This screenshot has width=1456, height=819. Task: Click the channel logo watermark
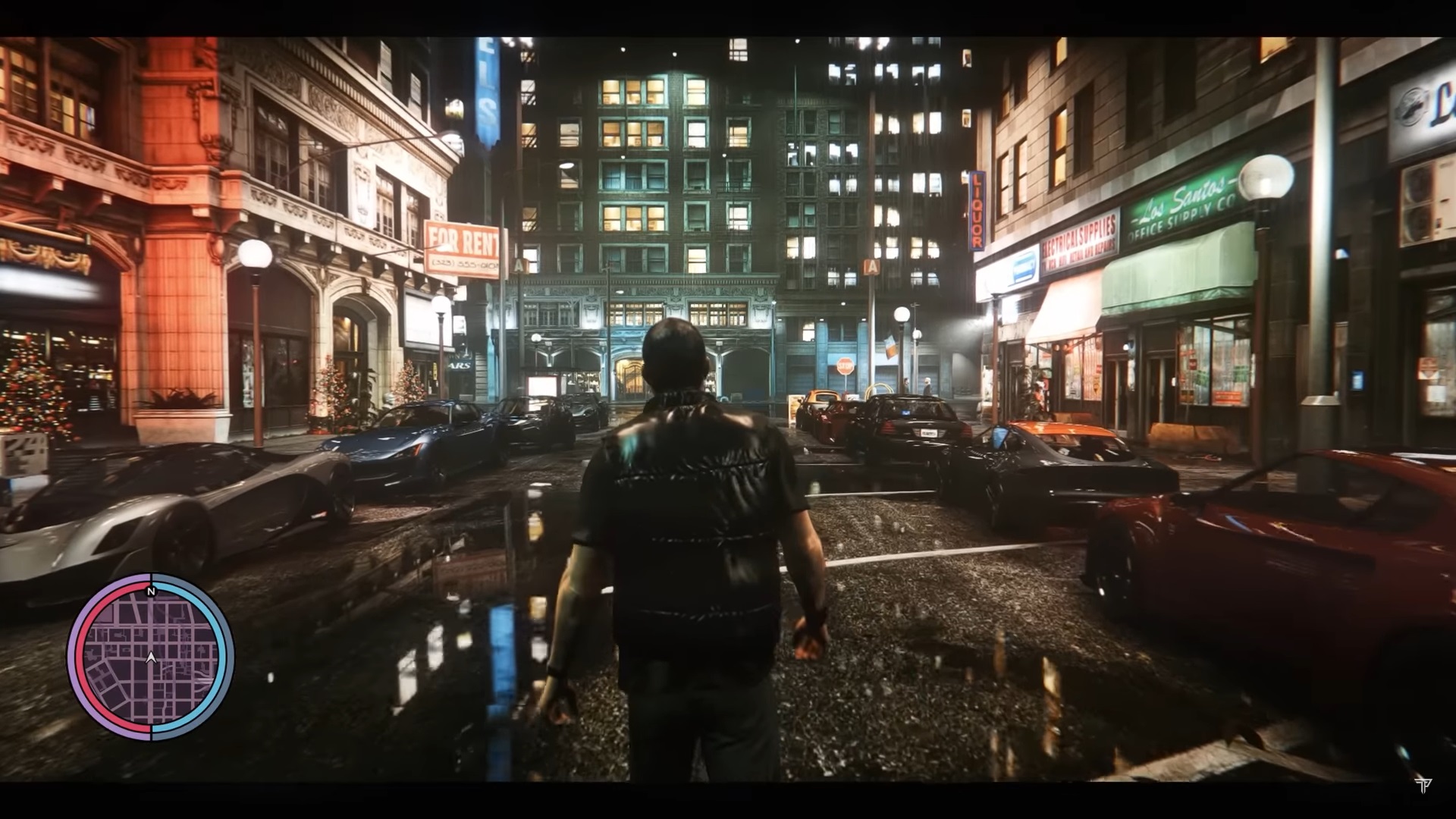point(1423,785)
